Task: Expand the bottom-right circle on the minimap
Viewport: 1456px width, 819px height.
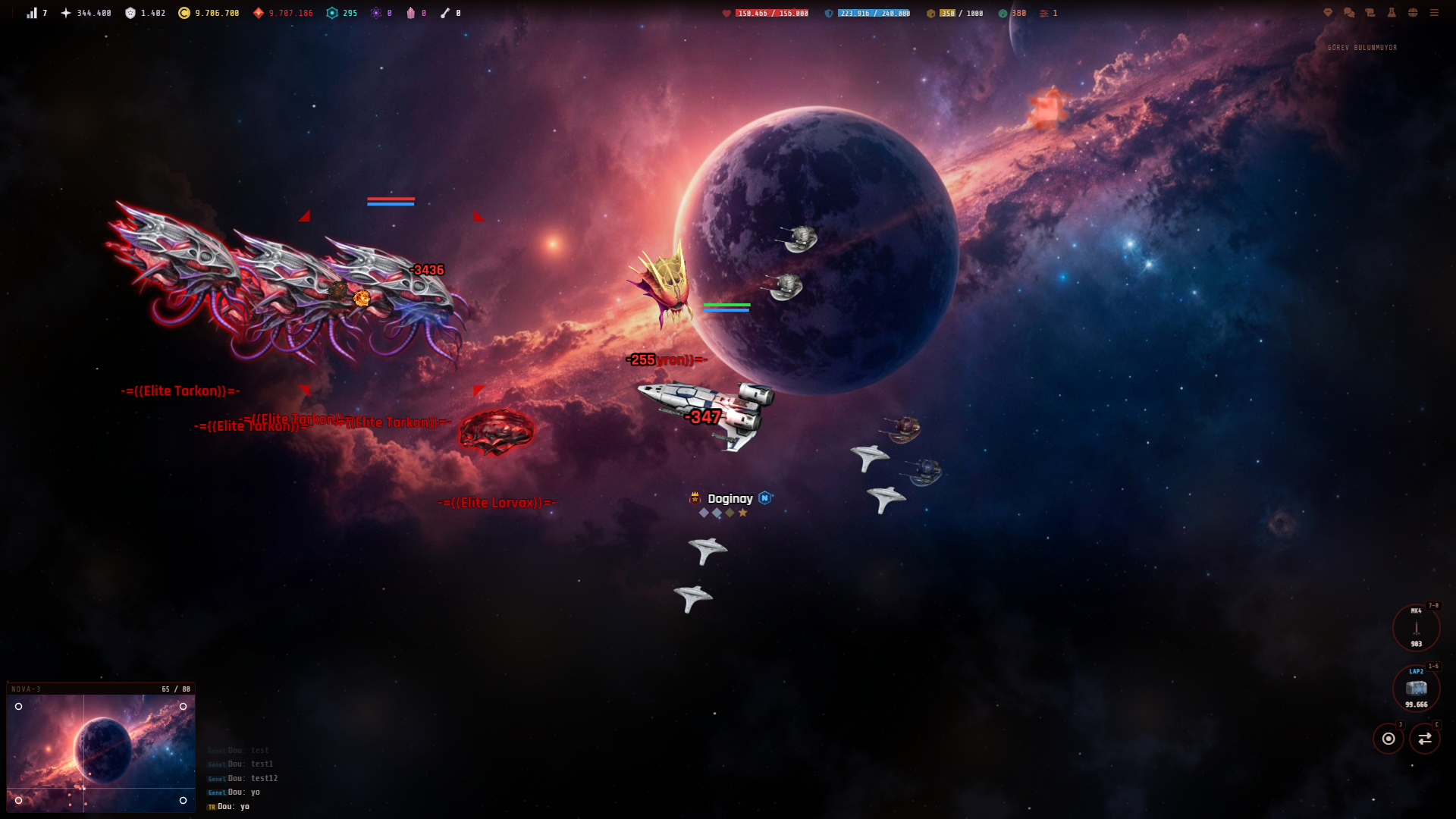Action: click(x=182, y=799)
